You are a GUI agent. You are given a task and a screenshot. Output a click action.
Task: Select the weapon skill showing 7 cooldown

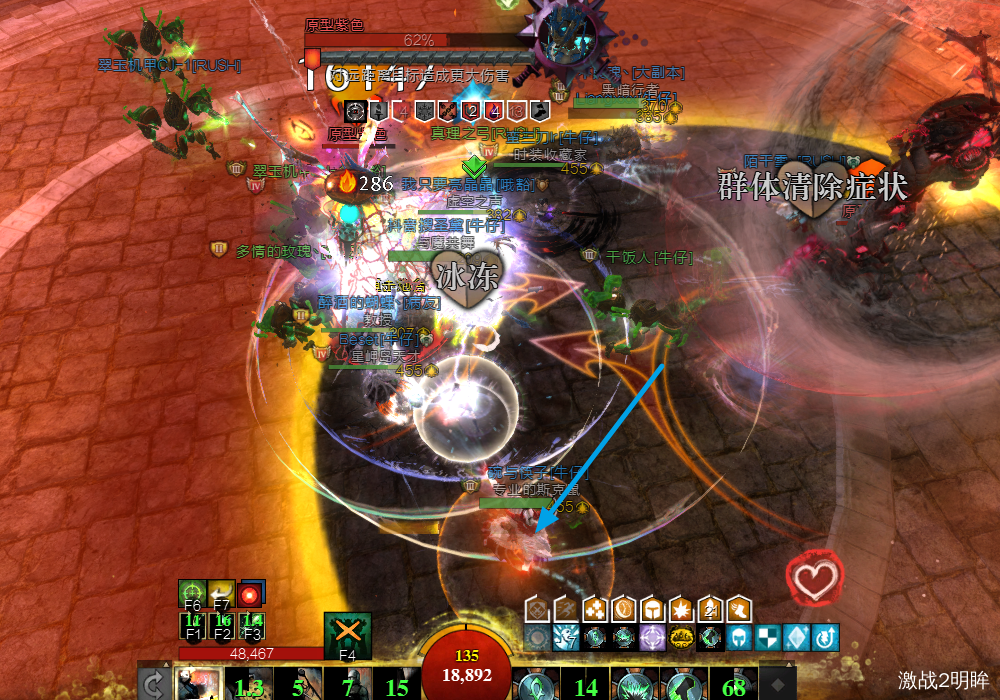click(x=347, y=685)
